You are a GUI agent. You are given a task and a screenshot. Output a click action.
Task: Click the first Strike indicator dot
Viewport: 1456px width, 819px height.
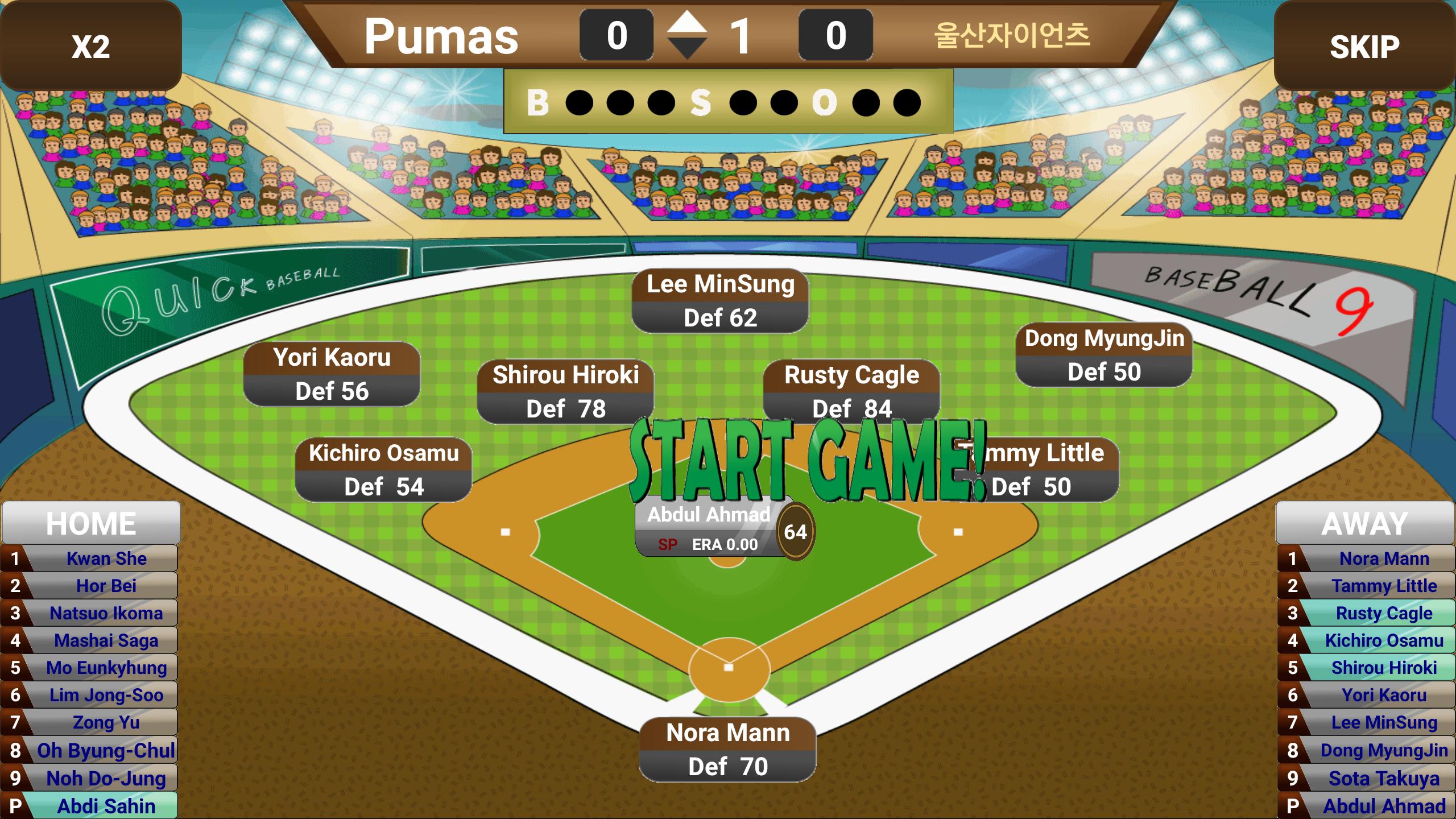coord(744,104)
